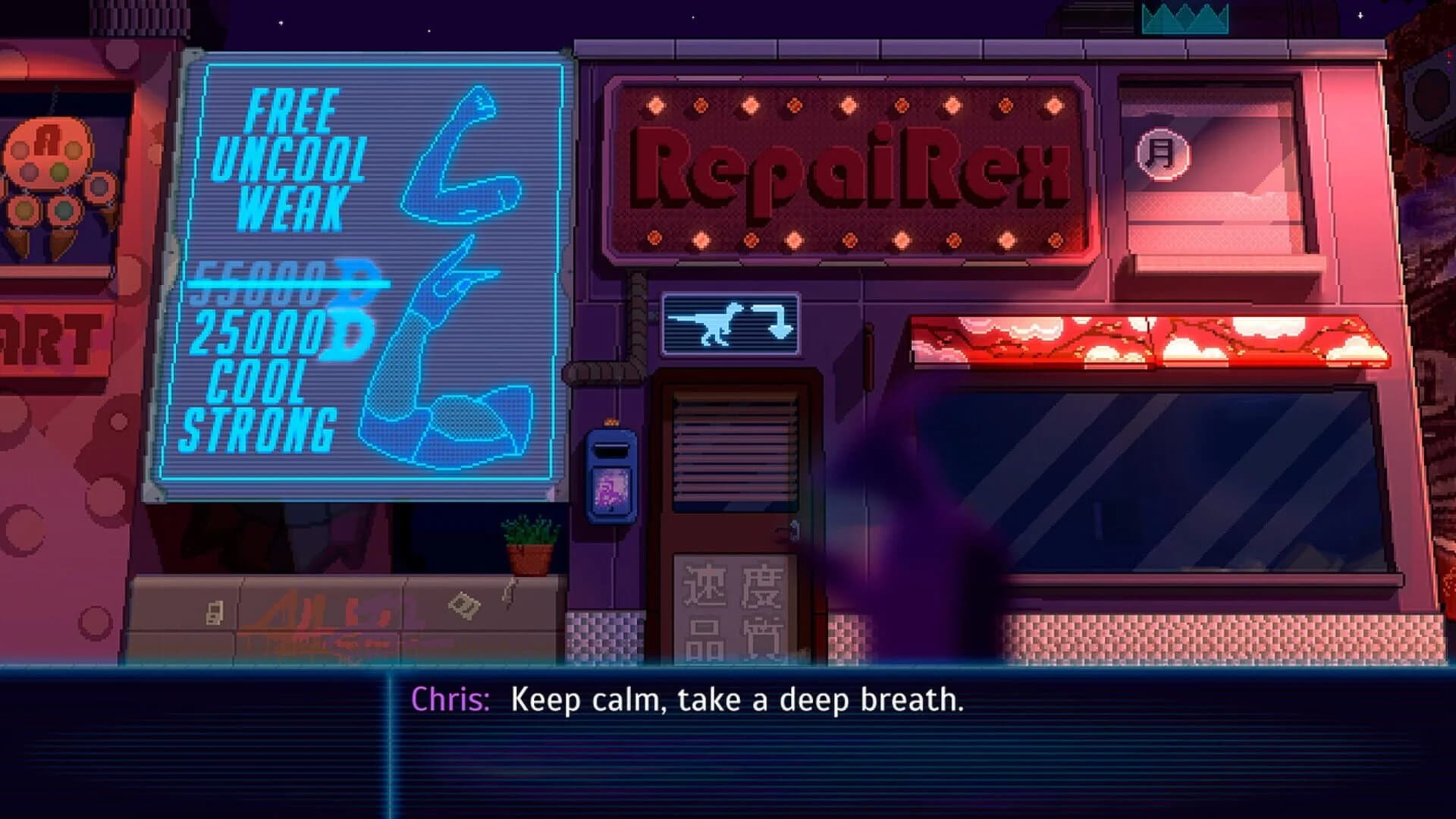The image size is (1456, 819).
Task: Select the curved arrow next to the dinosaur
Action: pos(781,321)
